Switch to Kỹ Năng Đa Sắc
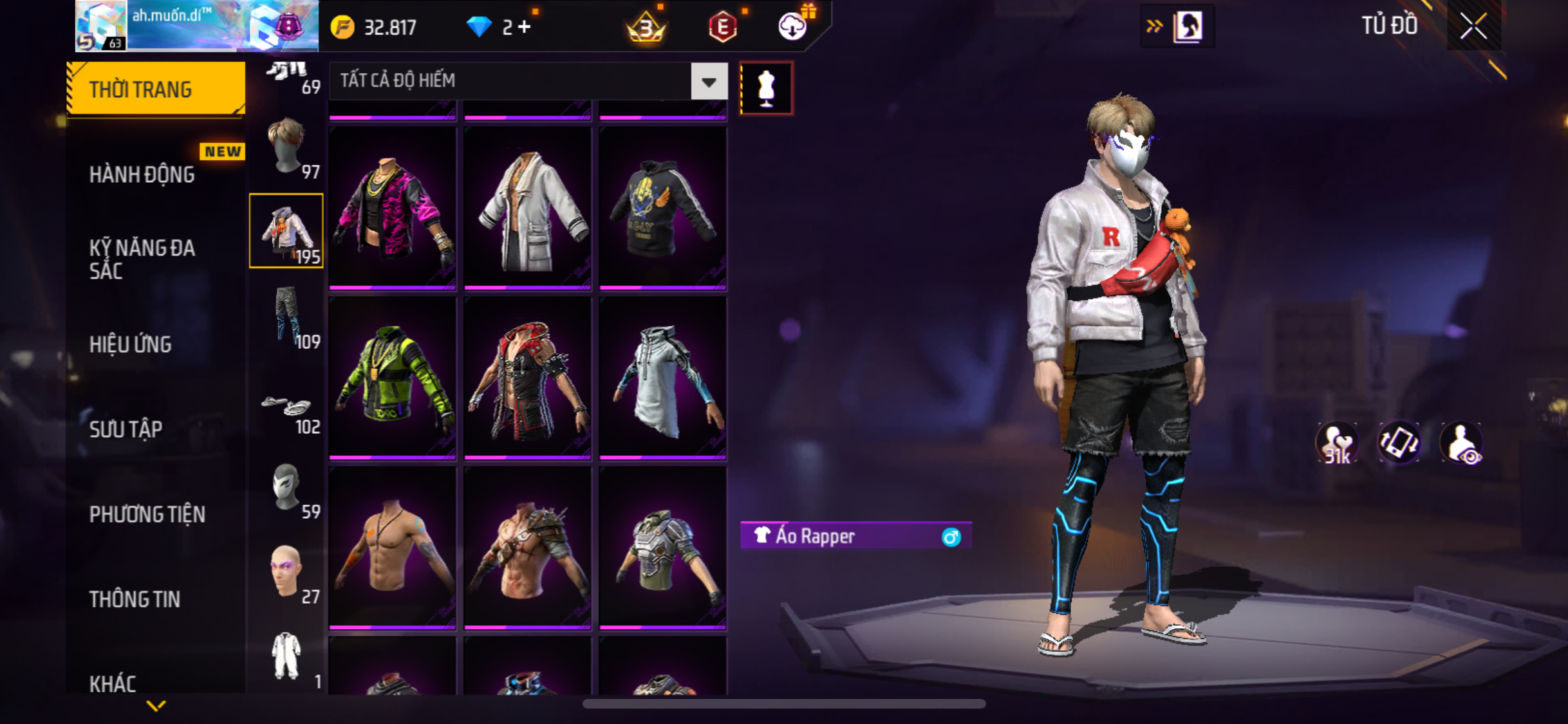The width and height of the screenshot is (1568, 724). pos(142,259)
